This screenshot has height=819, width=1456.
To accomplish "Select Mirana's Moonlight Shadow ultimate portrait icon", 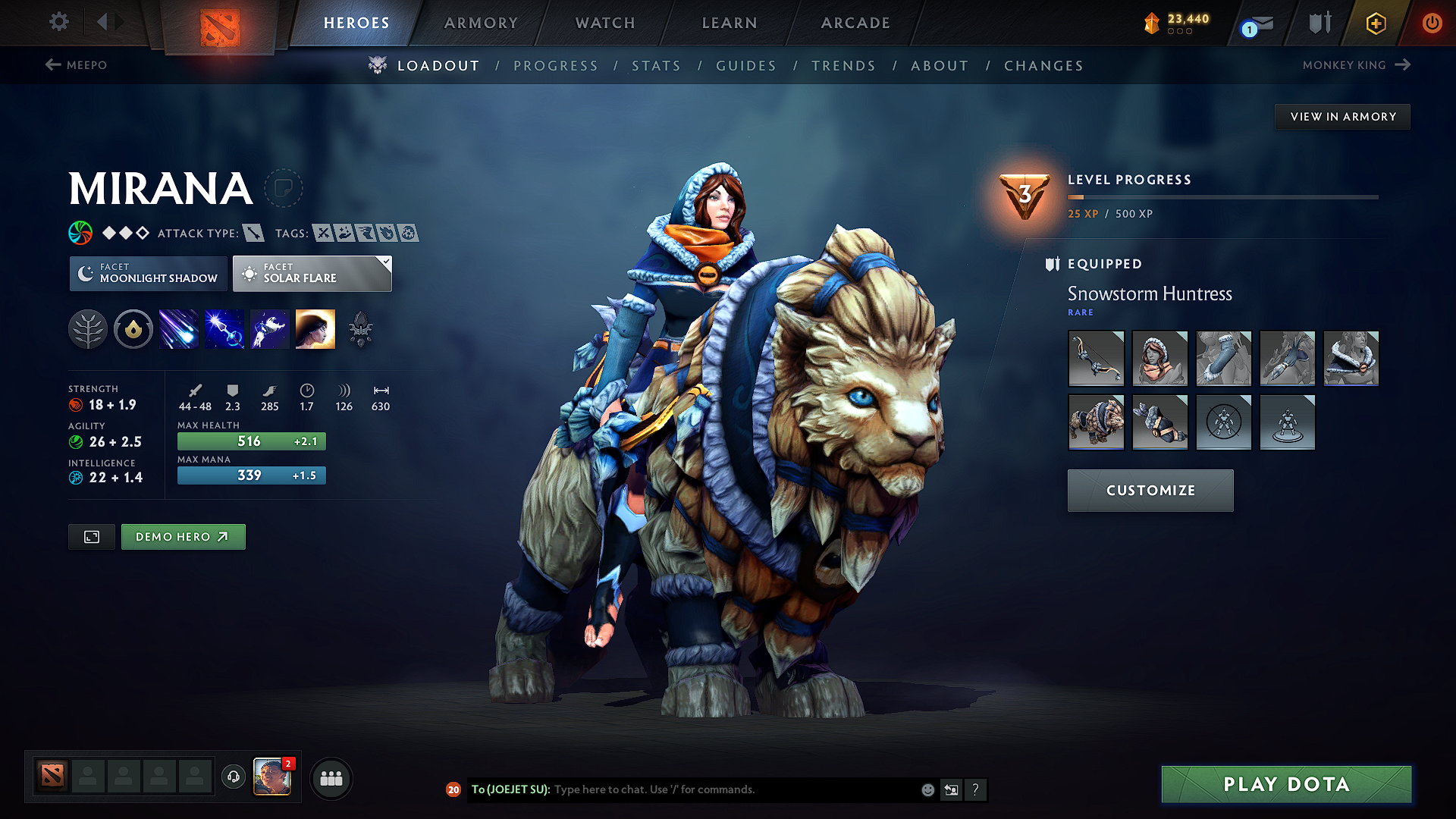I will tap(315, 328).
